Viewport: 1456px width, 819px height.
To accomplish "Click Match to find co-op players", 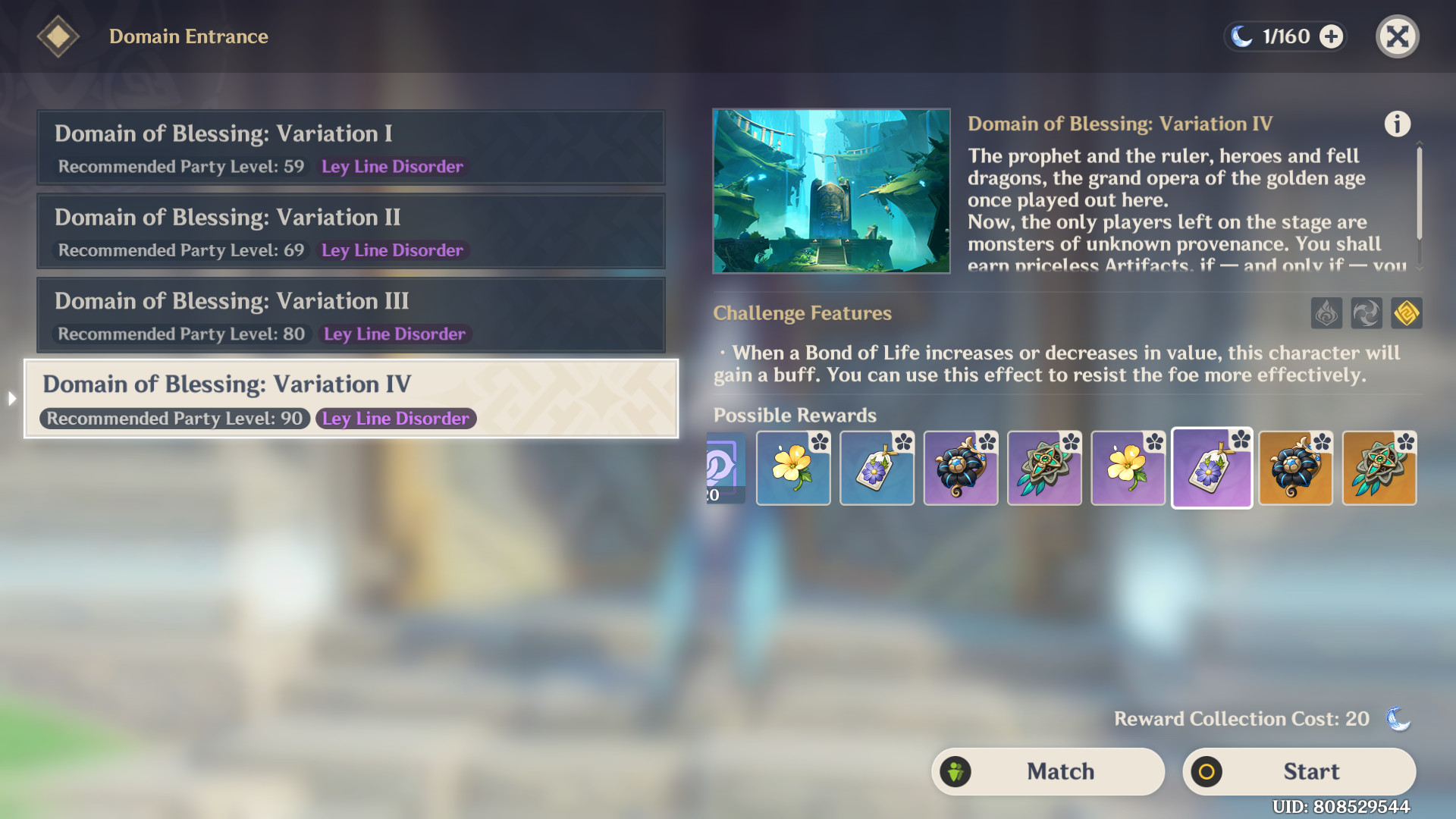I will point(1048,771).
